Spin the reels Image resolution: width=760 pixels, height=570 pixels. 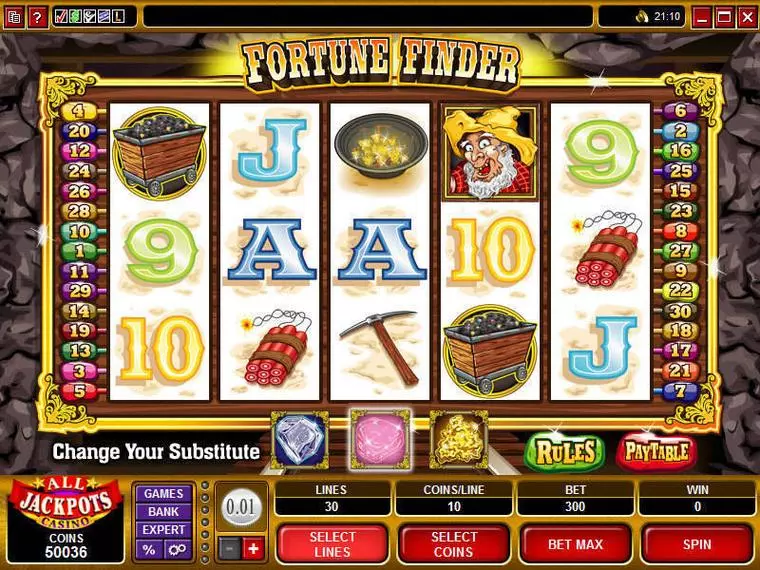(696, 544)
